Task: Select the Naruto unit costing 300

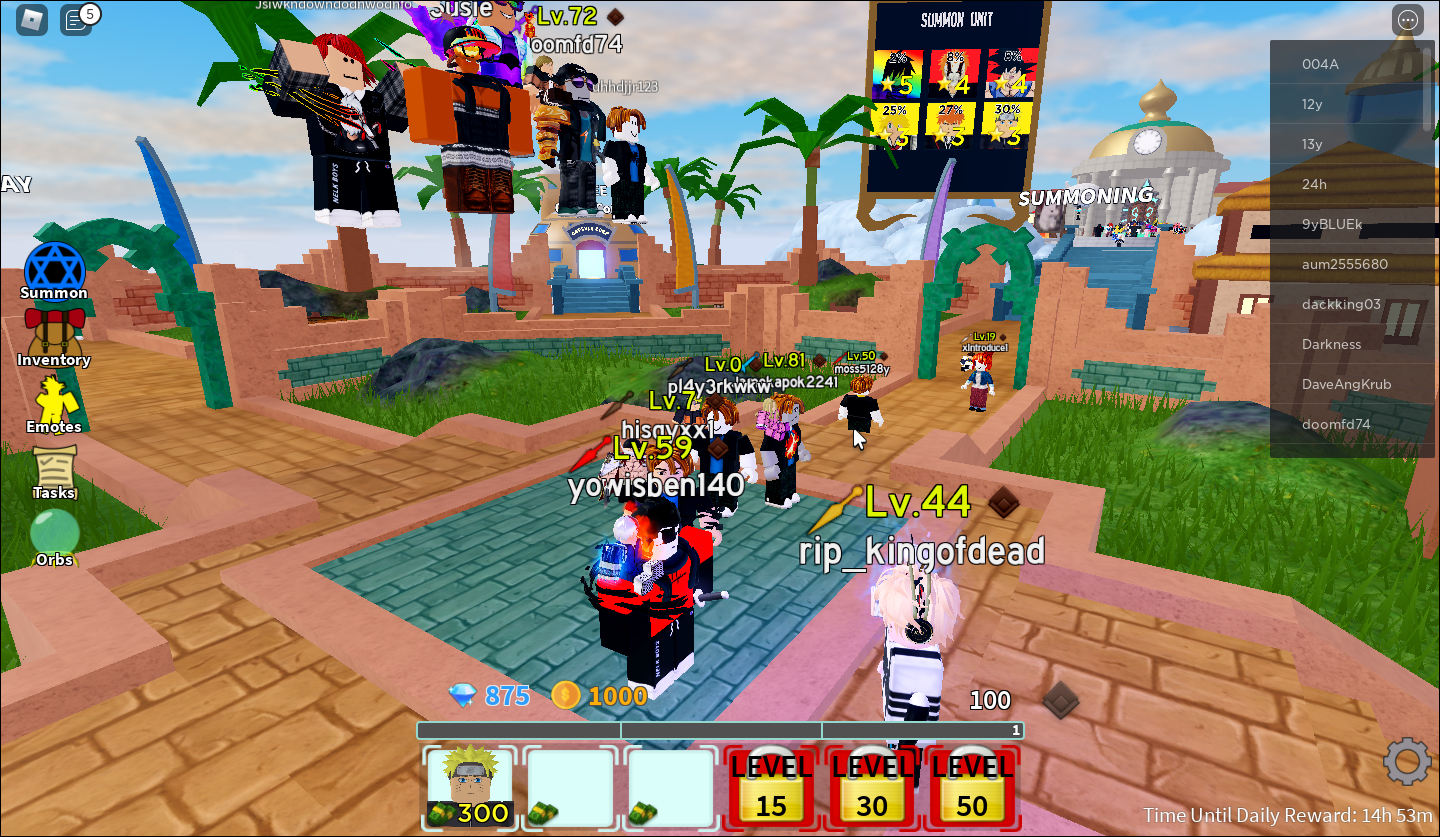Action: tap(469, 789)
